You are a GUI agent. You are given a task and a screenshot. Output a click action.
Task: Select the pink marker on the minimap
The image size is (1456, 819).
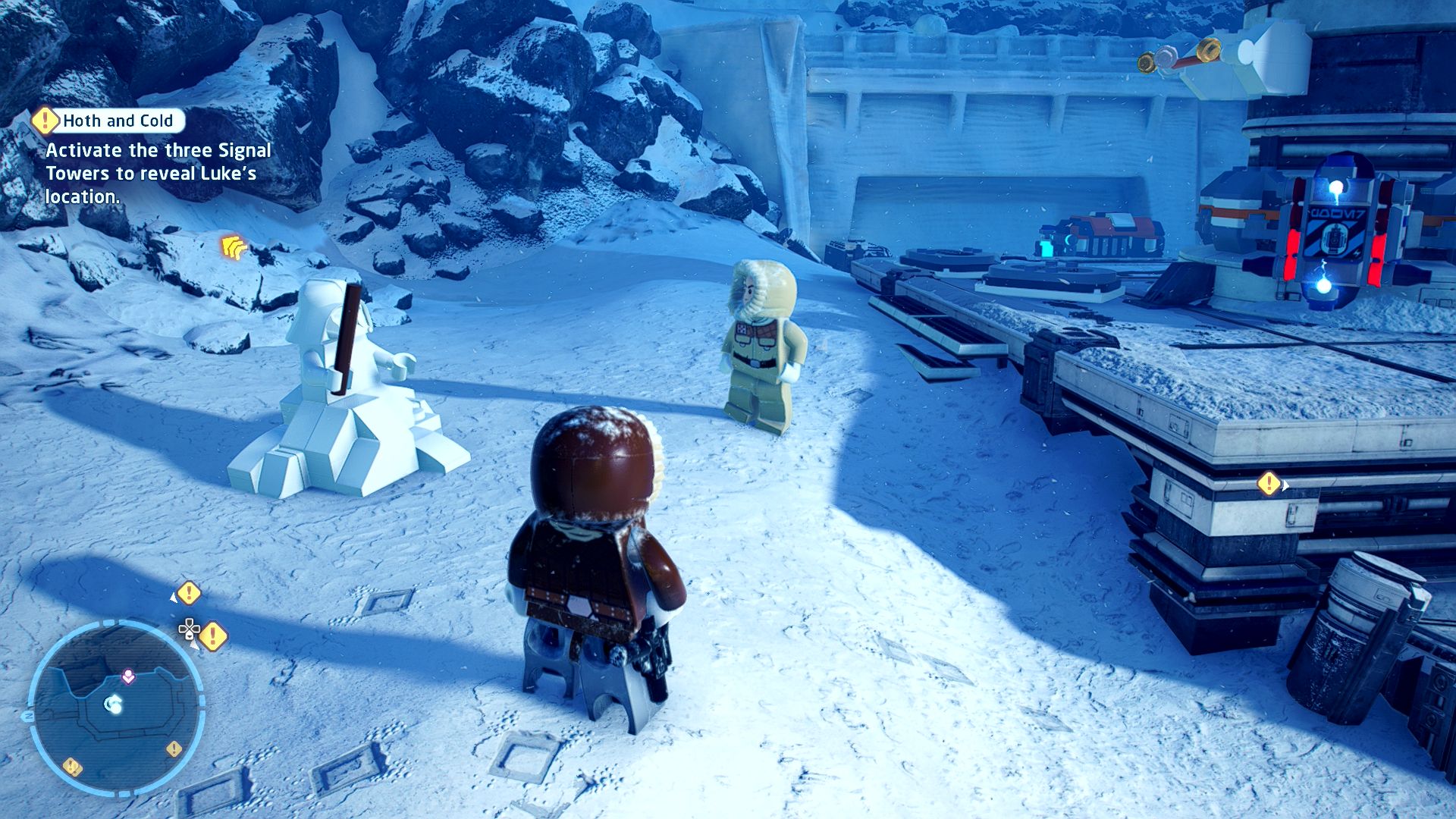coord(128,676)
